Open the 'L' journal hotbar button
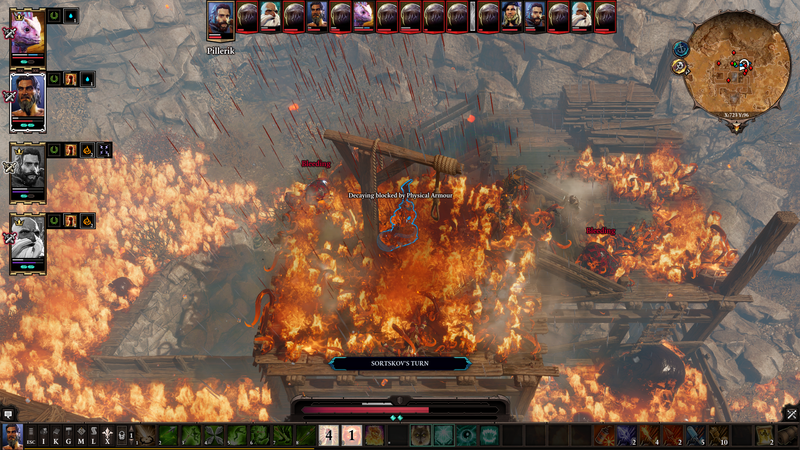 point(94,436)
